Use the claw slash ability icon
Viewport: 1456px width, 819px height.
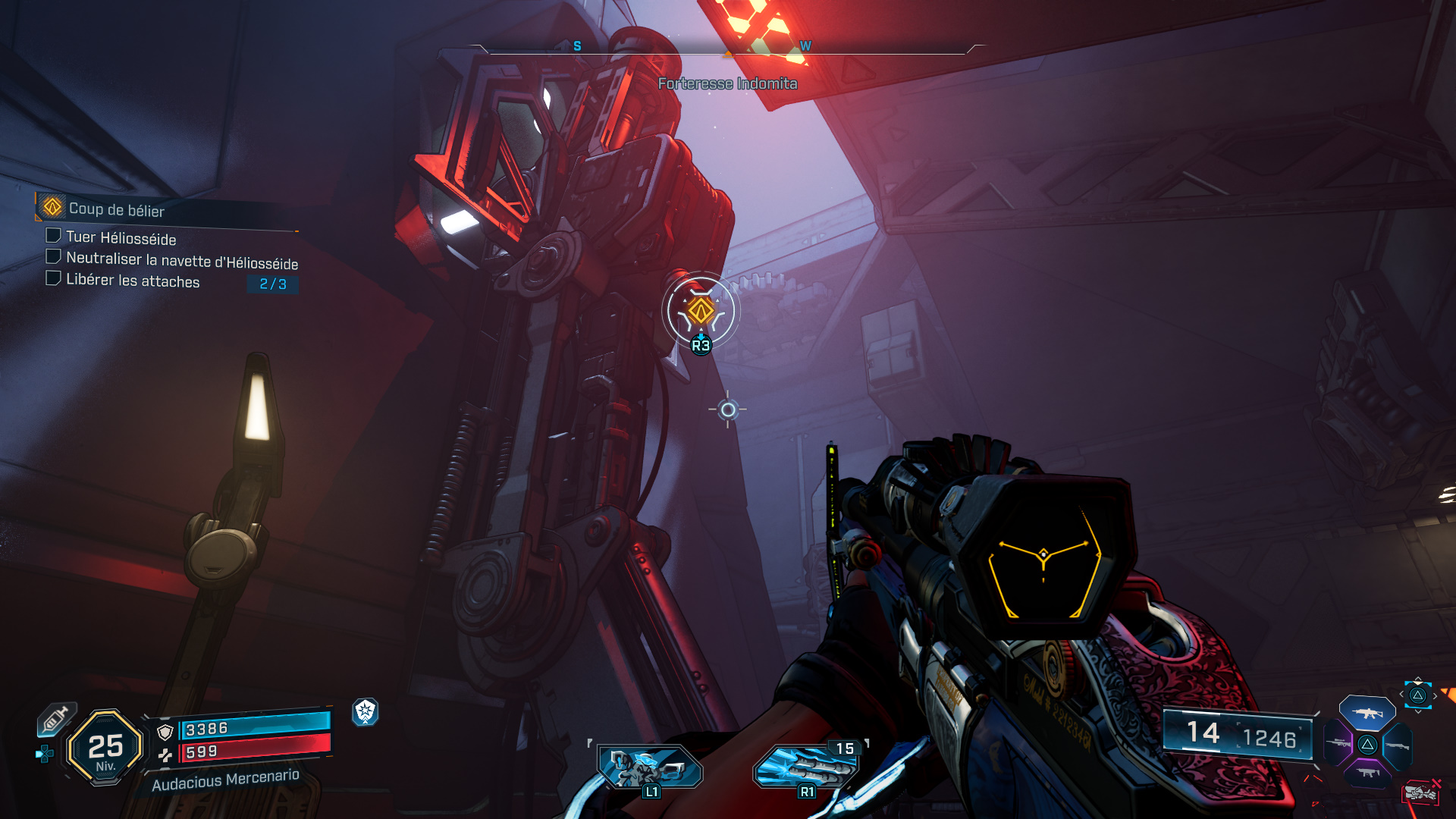[807, 767]
